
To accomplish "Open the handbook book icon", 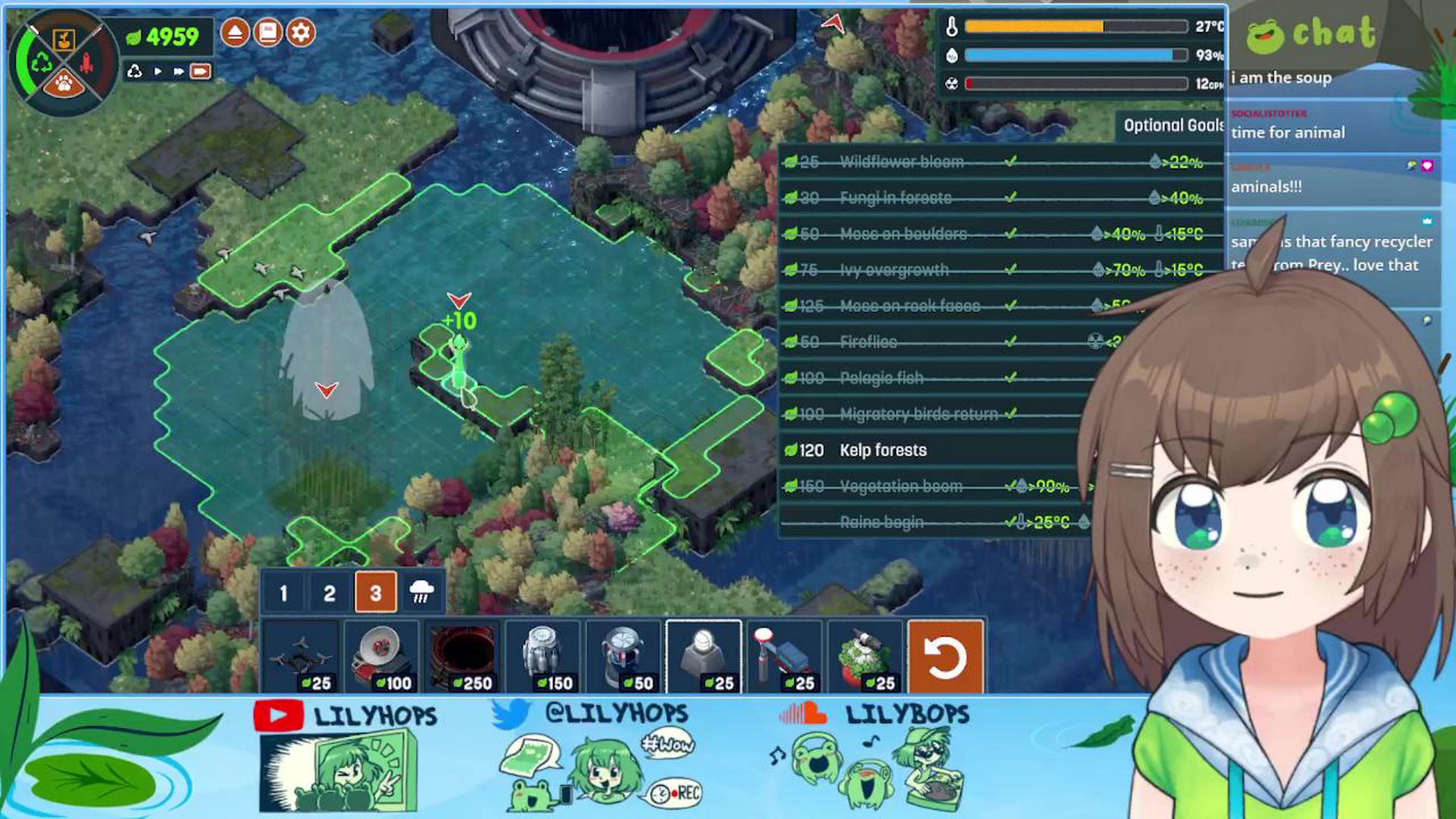I will coord(268,33).
